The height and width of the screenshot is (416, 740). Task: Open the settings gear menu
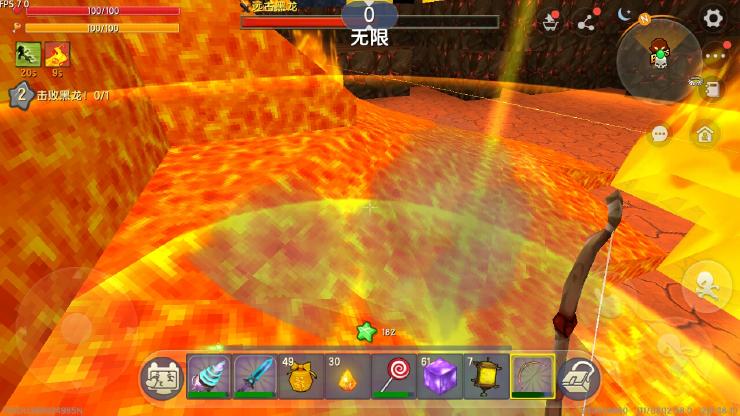coord(712,18)
